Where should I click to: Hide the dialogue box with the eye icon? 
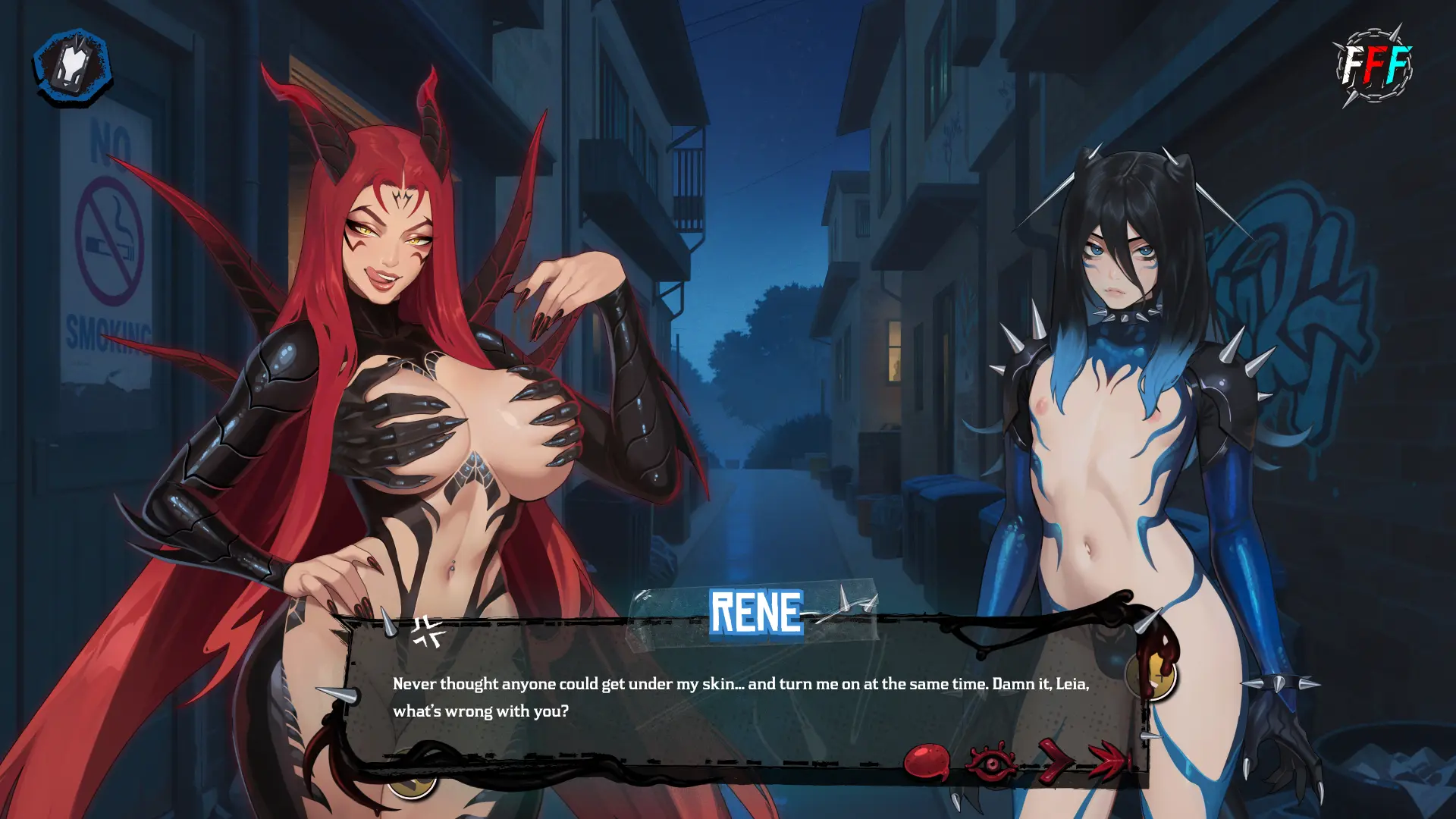pyautogui.click(x=992, y=762)
